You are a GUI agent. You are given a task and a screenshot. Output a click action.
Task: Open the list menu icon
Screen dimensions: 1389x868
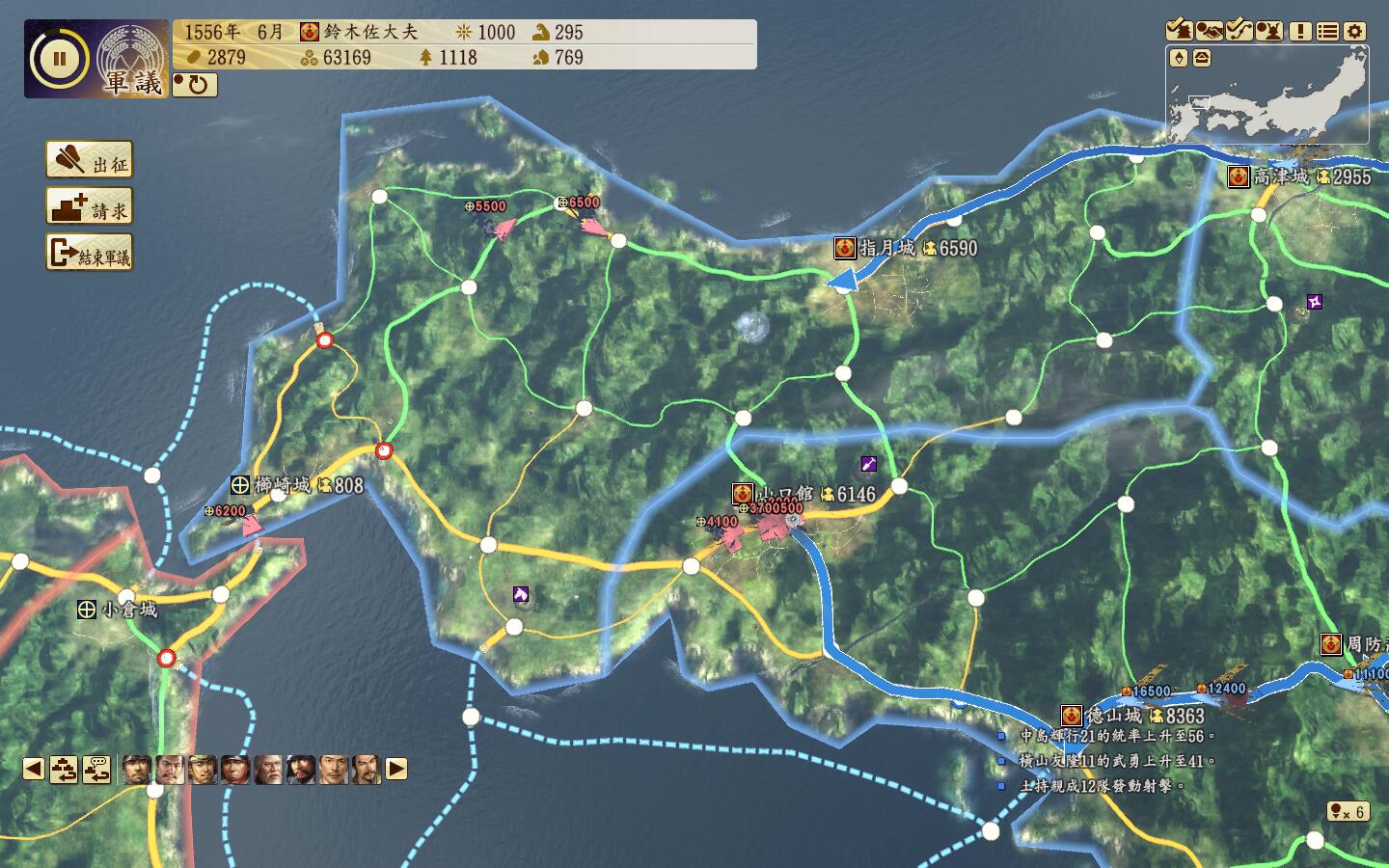click(x=1328, y=31)
